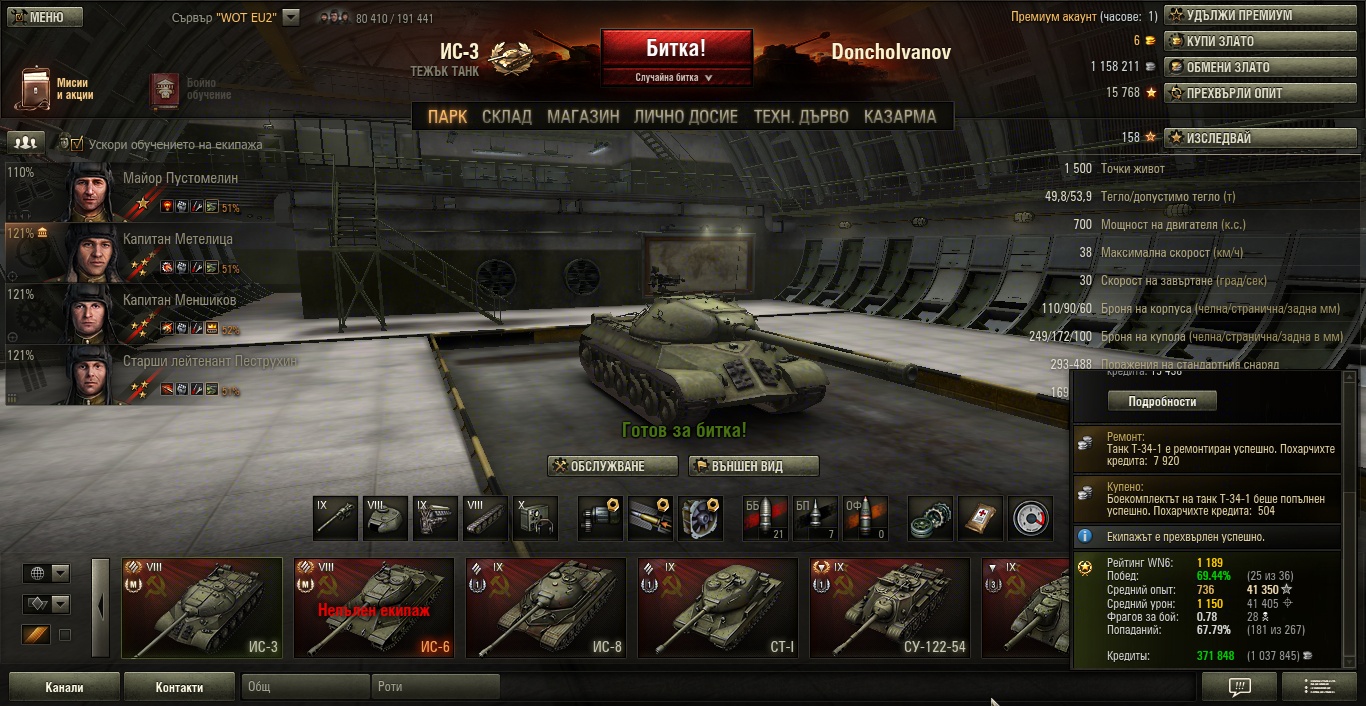Select the ИС-6 tank in the carousel

point(374,608)
